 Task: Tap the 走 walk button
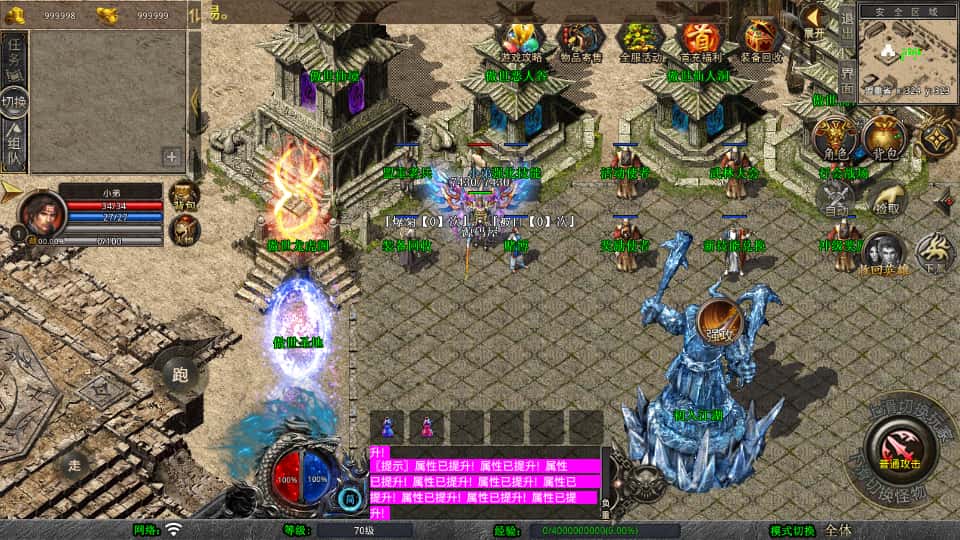73,465
